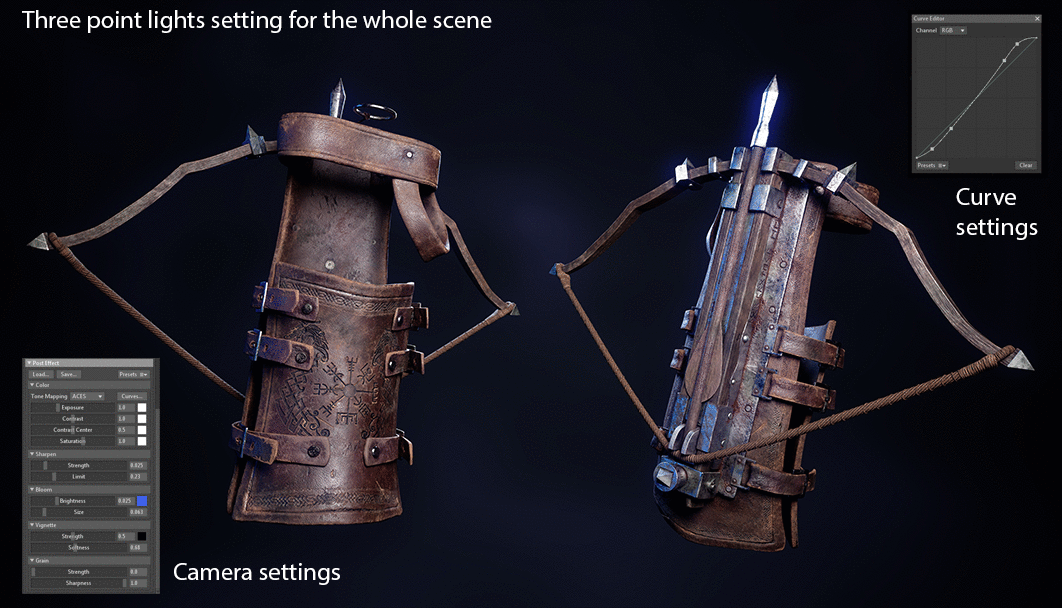Image resolution: width=1062 pixels, height=608 pixels.
Task: Click the Saturation slider
Action: point(73,441)
